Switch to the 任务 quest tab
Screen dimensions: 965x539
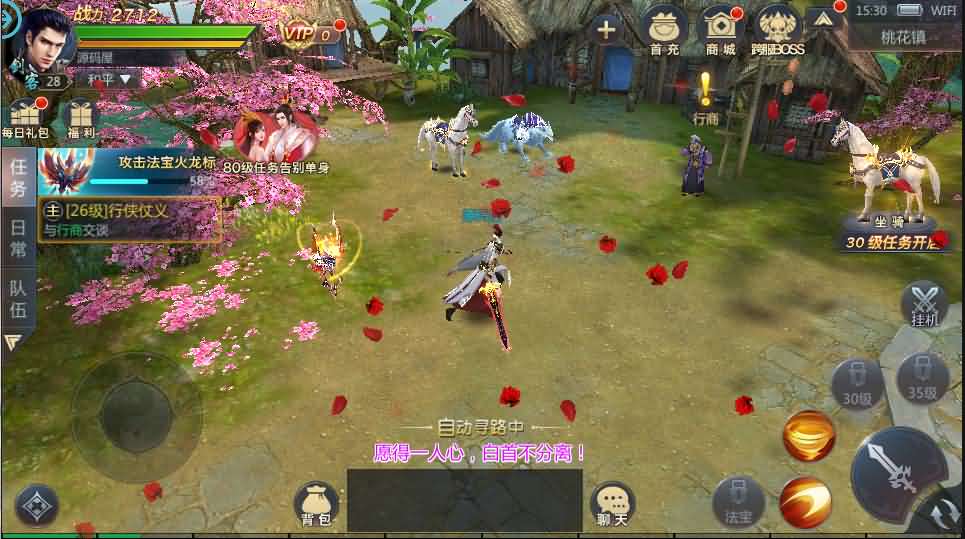(x=18, y=177)
